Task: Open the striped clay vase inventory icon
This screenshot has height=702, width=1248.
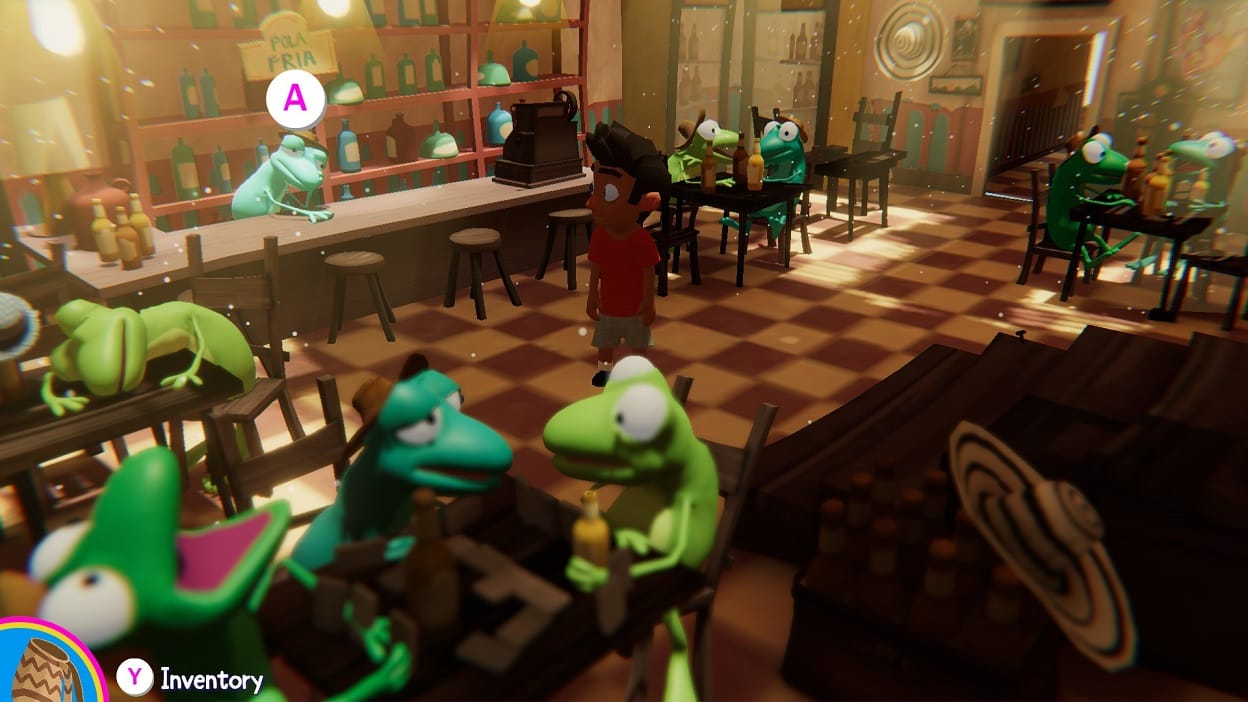Action: (44, 671)
